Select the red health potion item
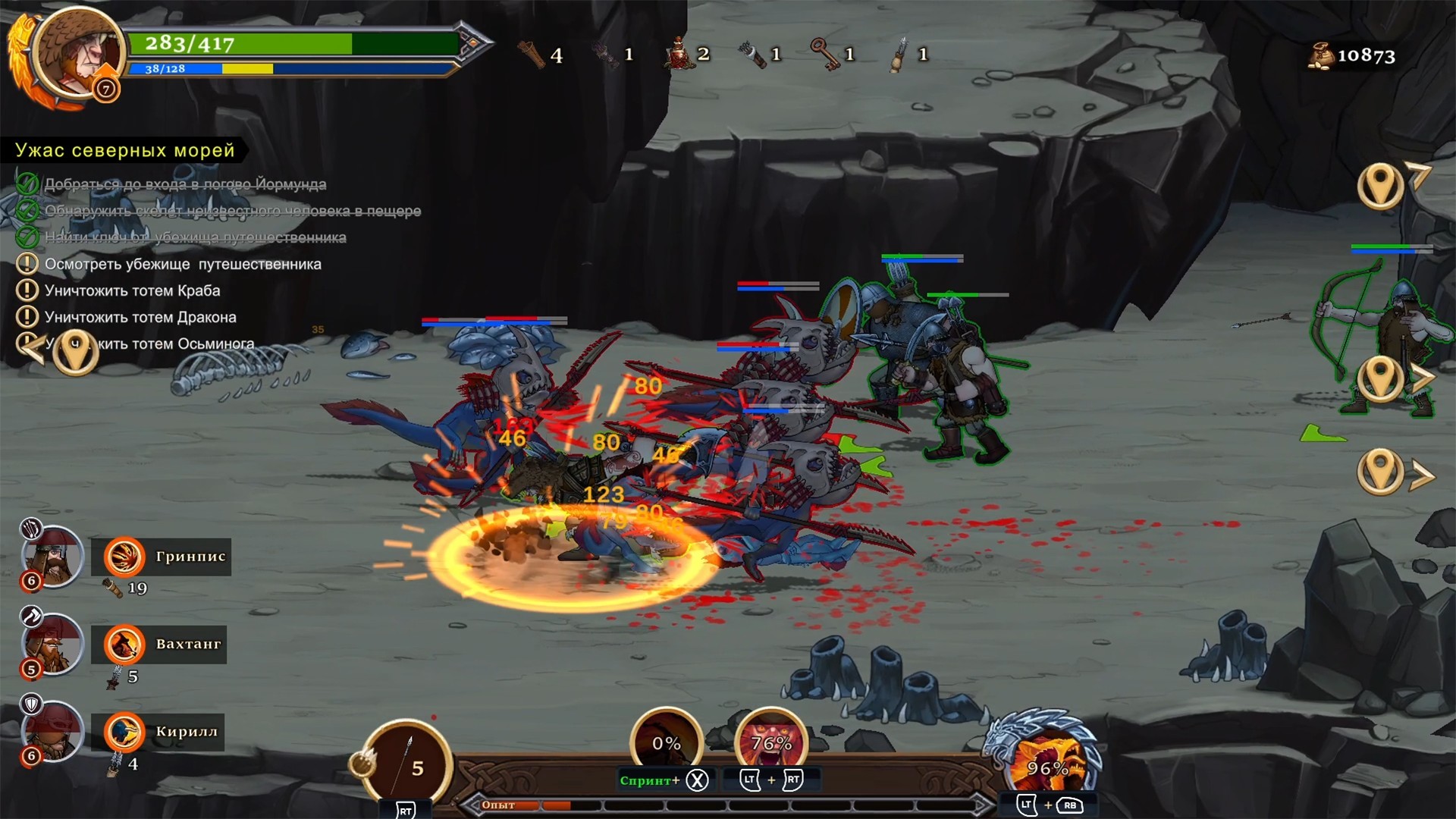Screen dimensions: 1456x819 click(677, 54)
